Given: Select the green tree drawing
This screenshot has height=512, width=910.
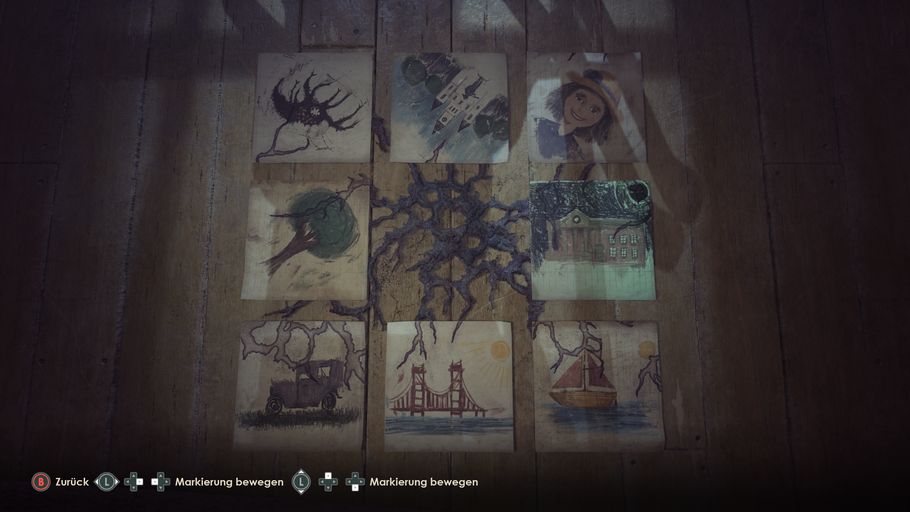Looking at the screenshot, I should click(x=306, y=240).
